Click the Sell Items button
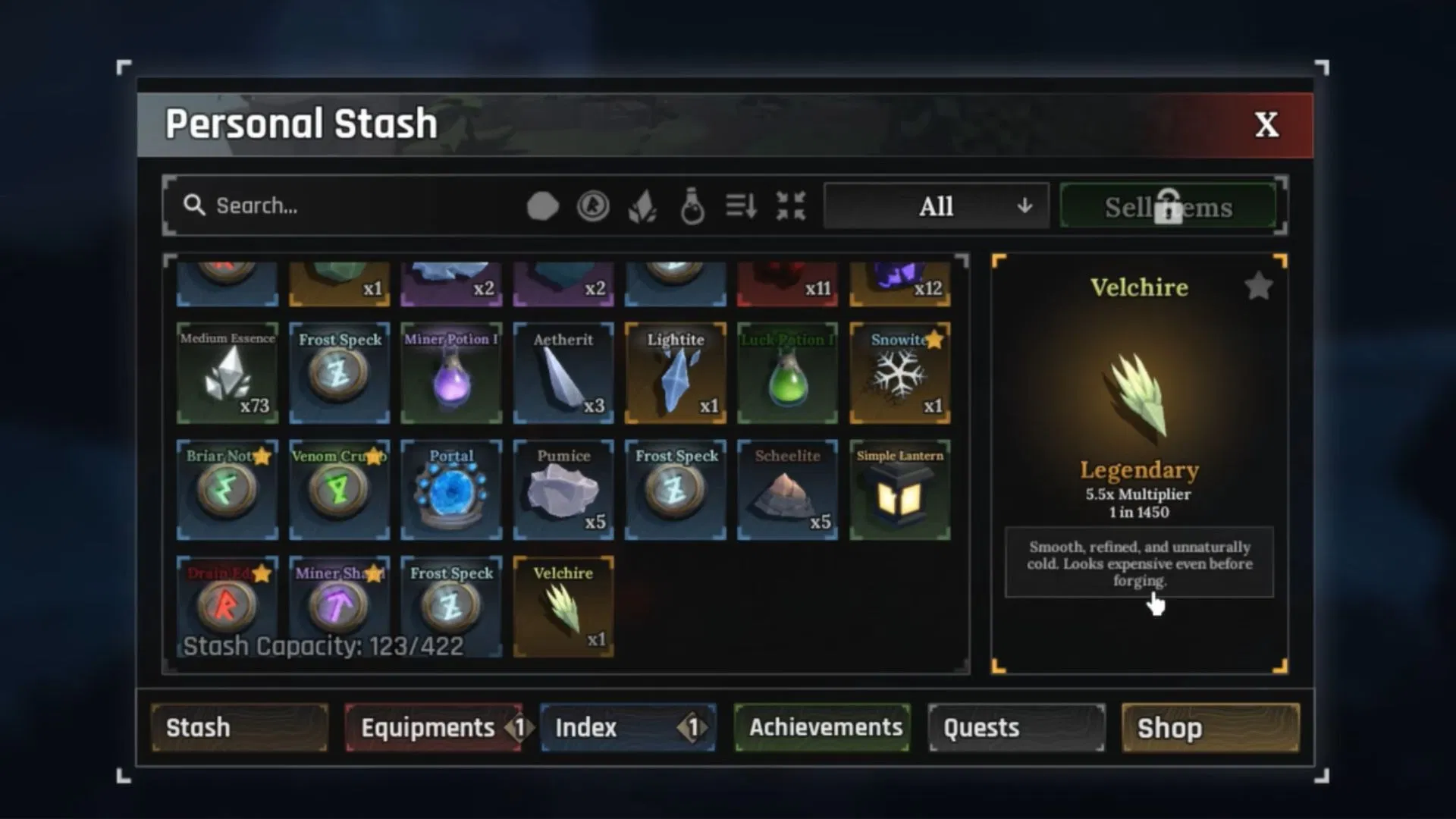The height and width of the screenshot is (819, 1456). click(x=1169, y=206)
